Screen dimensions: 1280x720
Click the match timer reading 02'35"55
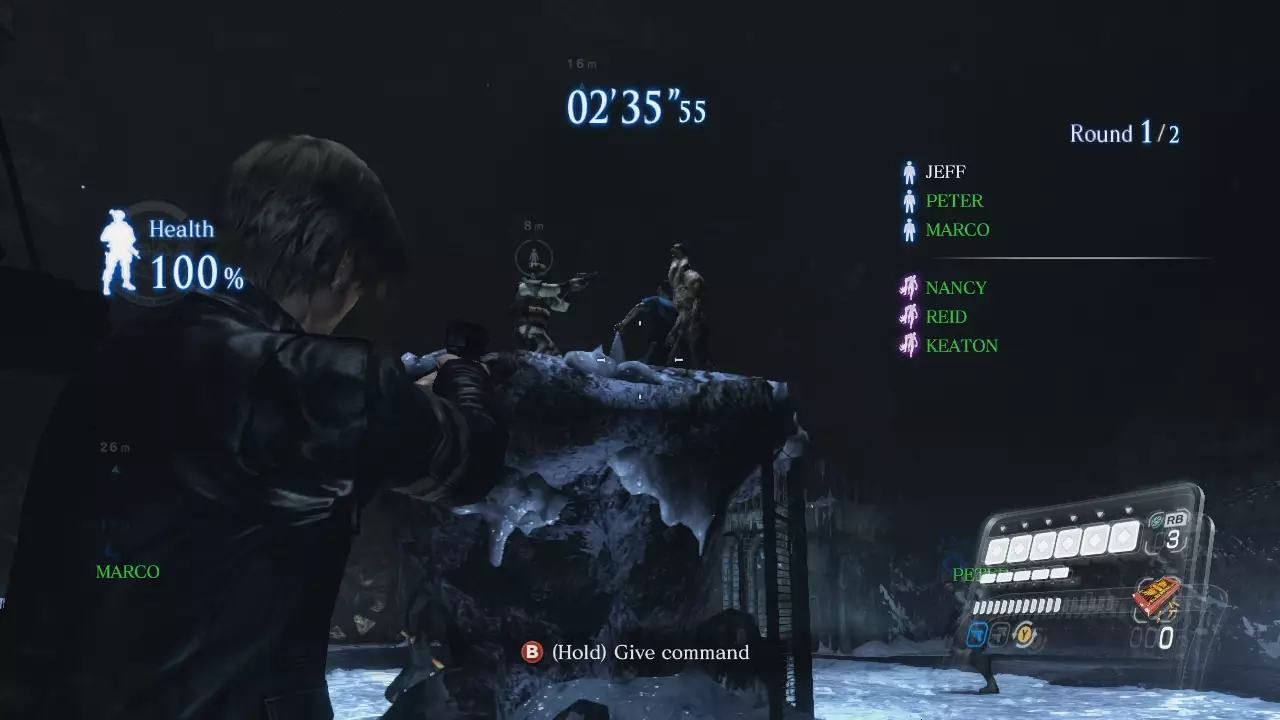(x=636, y=108)
